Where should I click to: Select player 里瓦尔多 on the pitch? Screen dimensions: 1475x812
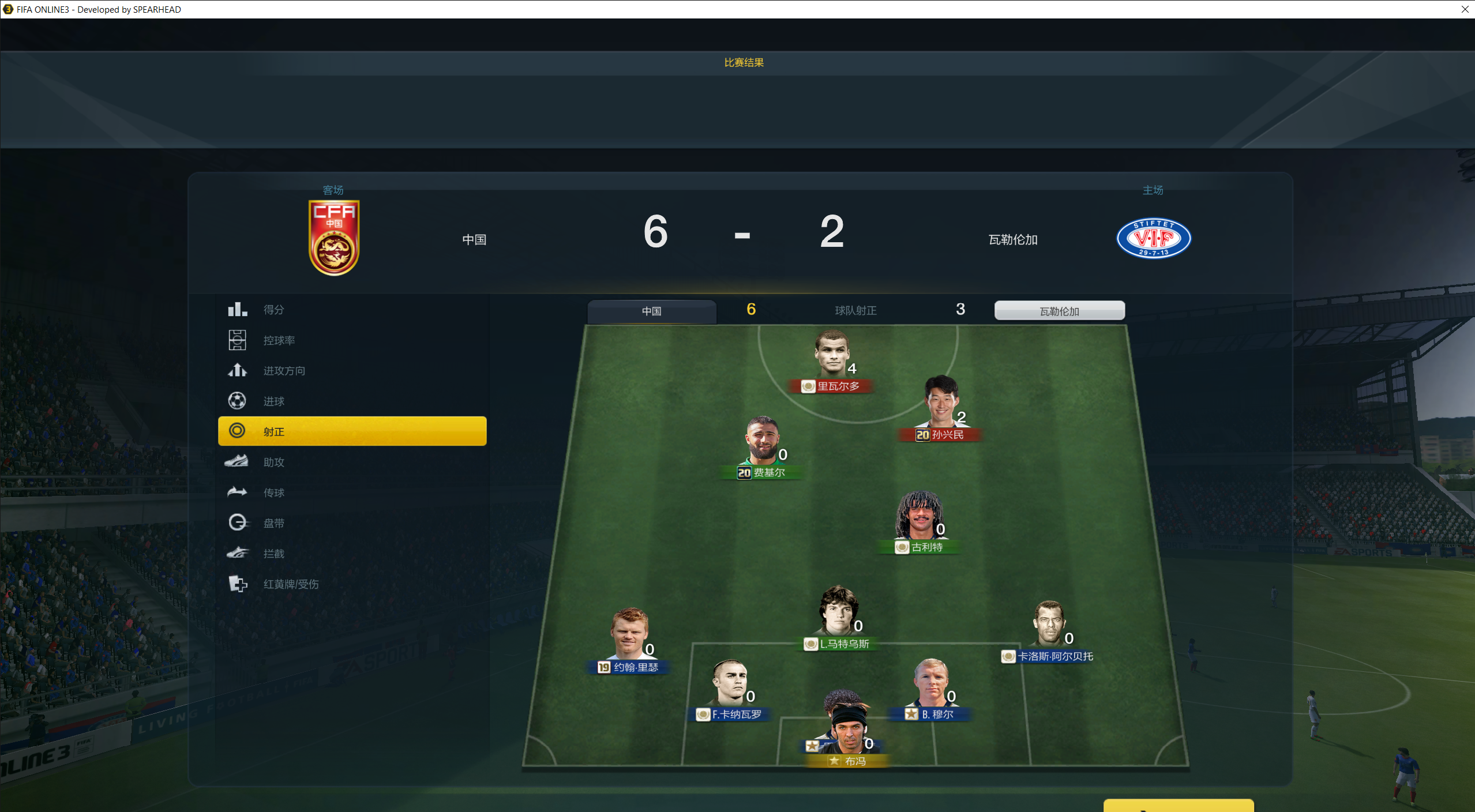pos(832,356)
